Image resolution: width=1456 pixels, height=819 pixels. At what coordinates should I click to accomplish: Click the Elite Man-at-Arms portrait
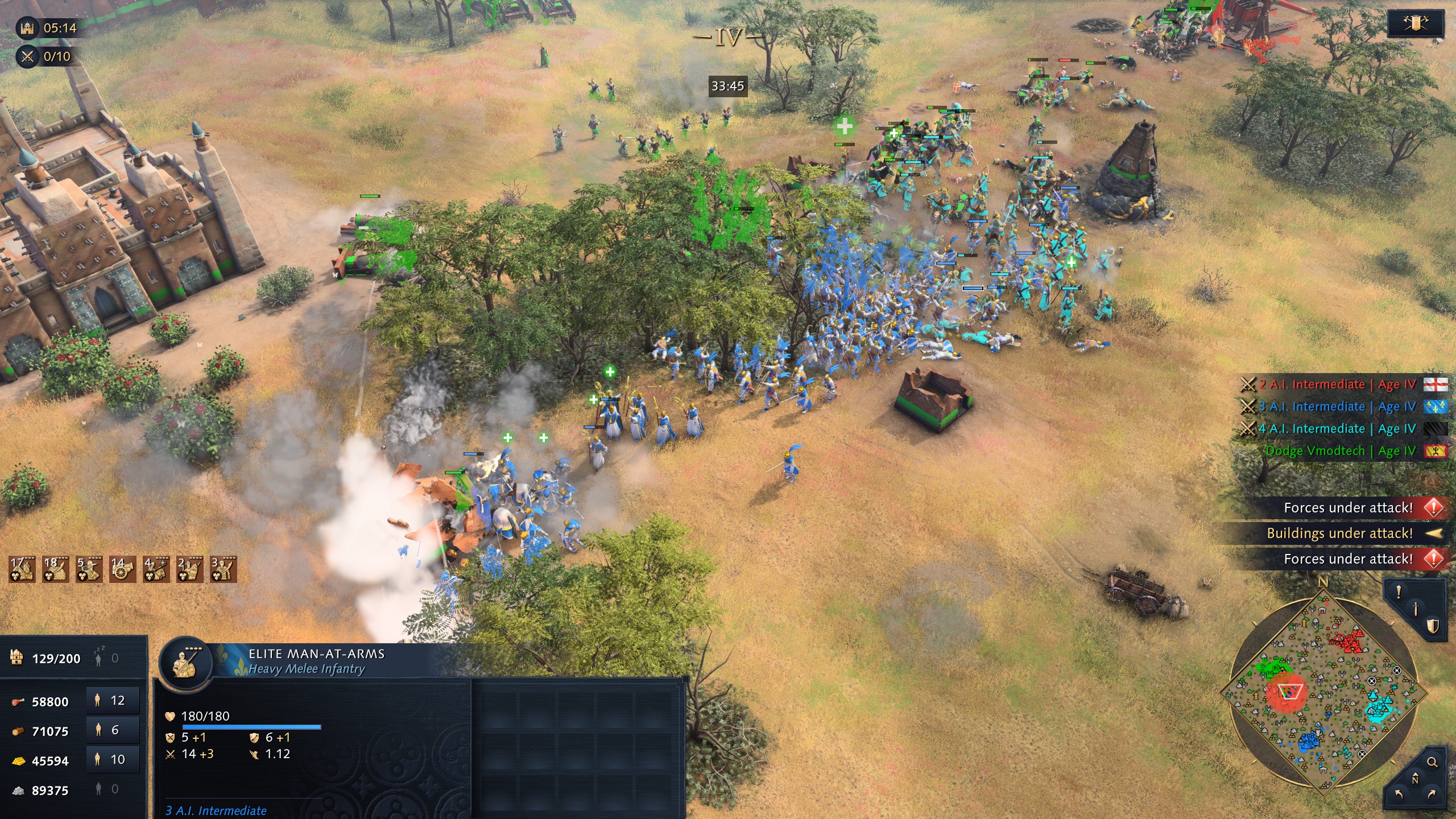pyautogui.click(x=185, y=662)
